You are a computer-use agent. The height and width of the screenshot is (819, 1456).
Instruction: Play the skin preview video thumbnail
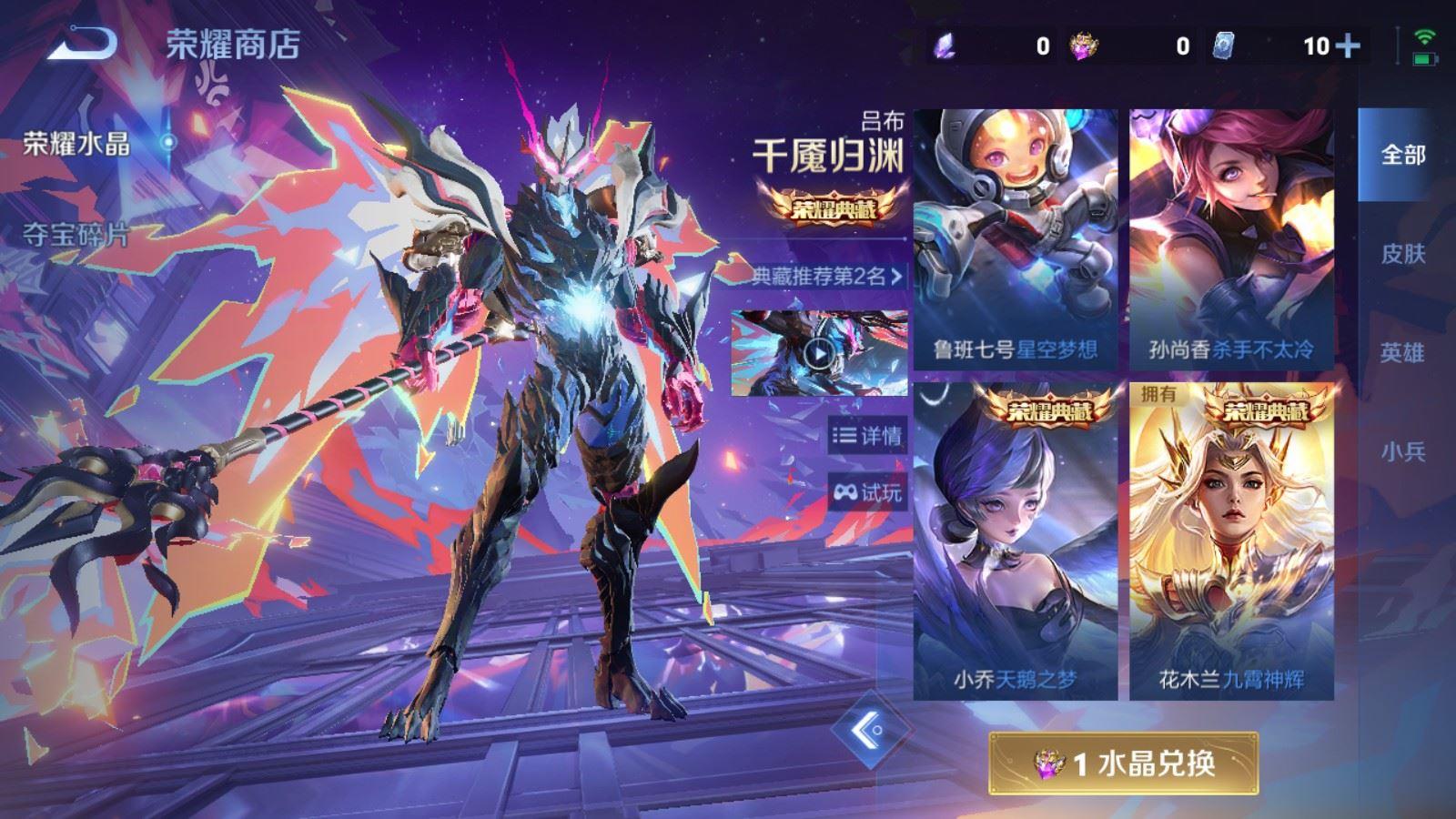[819, 353]
